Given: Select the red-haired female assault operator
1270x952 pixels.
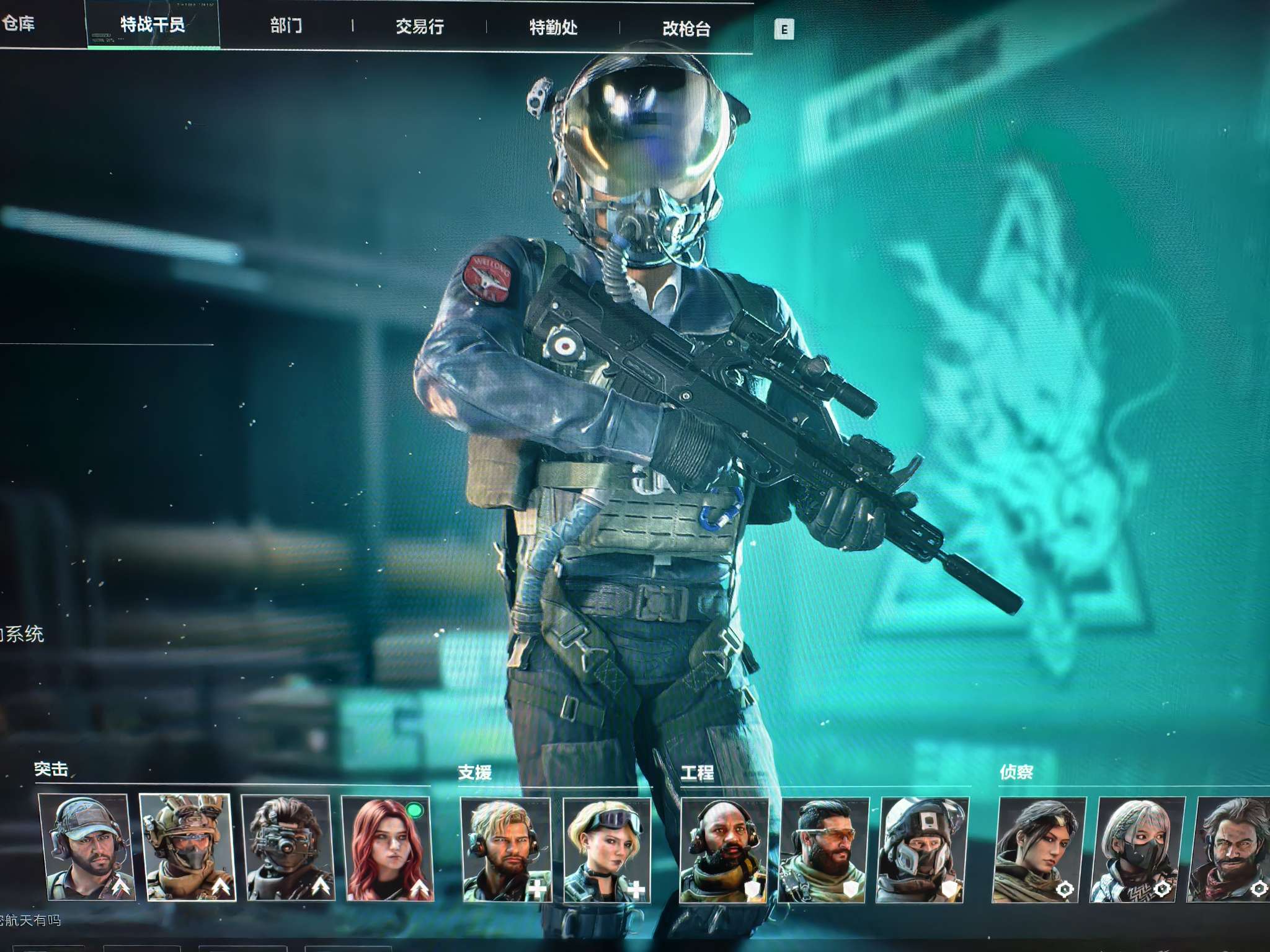Looking at the screenshot, I should (388, 848).
